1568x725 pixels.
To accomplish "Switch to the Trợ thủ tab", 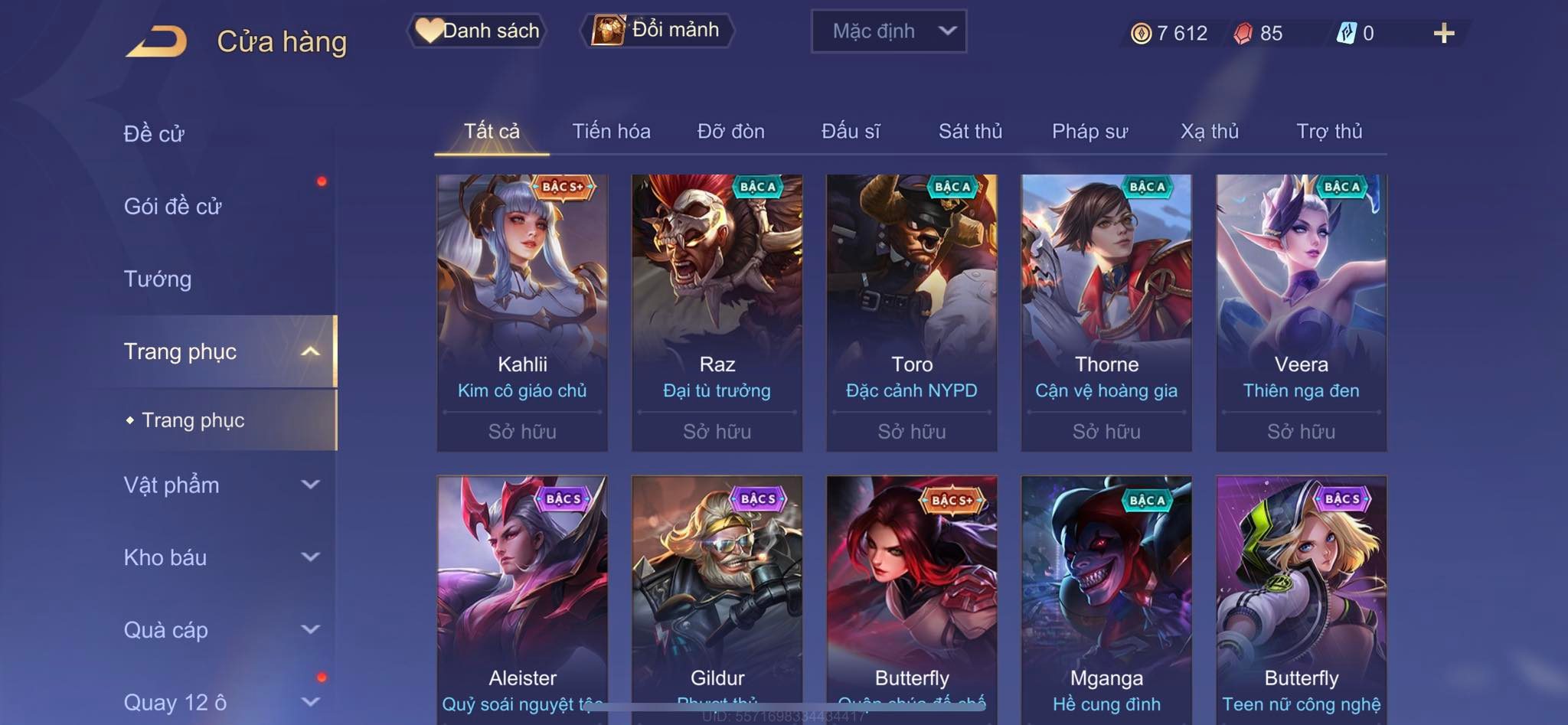I will pyautogui.click(x=1329, y=132).
